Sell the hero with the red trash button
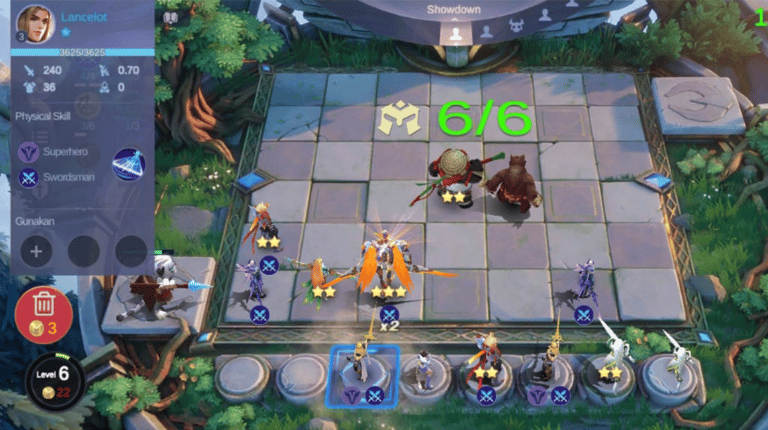The image size is (768, 430). [43, 311]
